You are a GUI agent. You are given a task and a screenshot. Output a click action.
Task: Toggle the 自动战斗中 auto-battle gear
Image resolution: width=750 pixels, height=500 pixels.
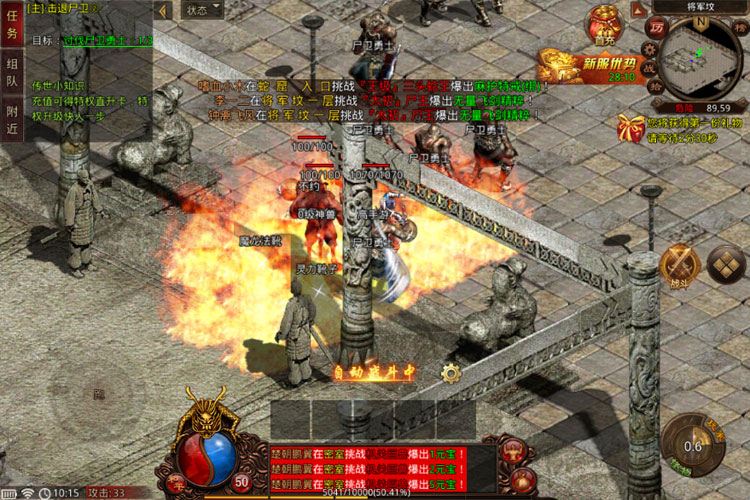coord(451,373)
